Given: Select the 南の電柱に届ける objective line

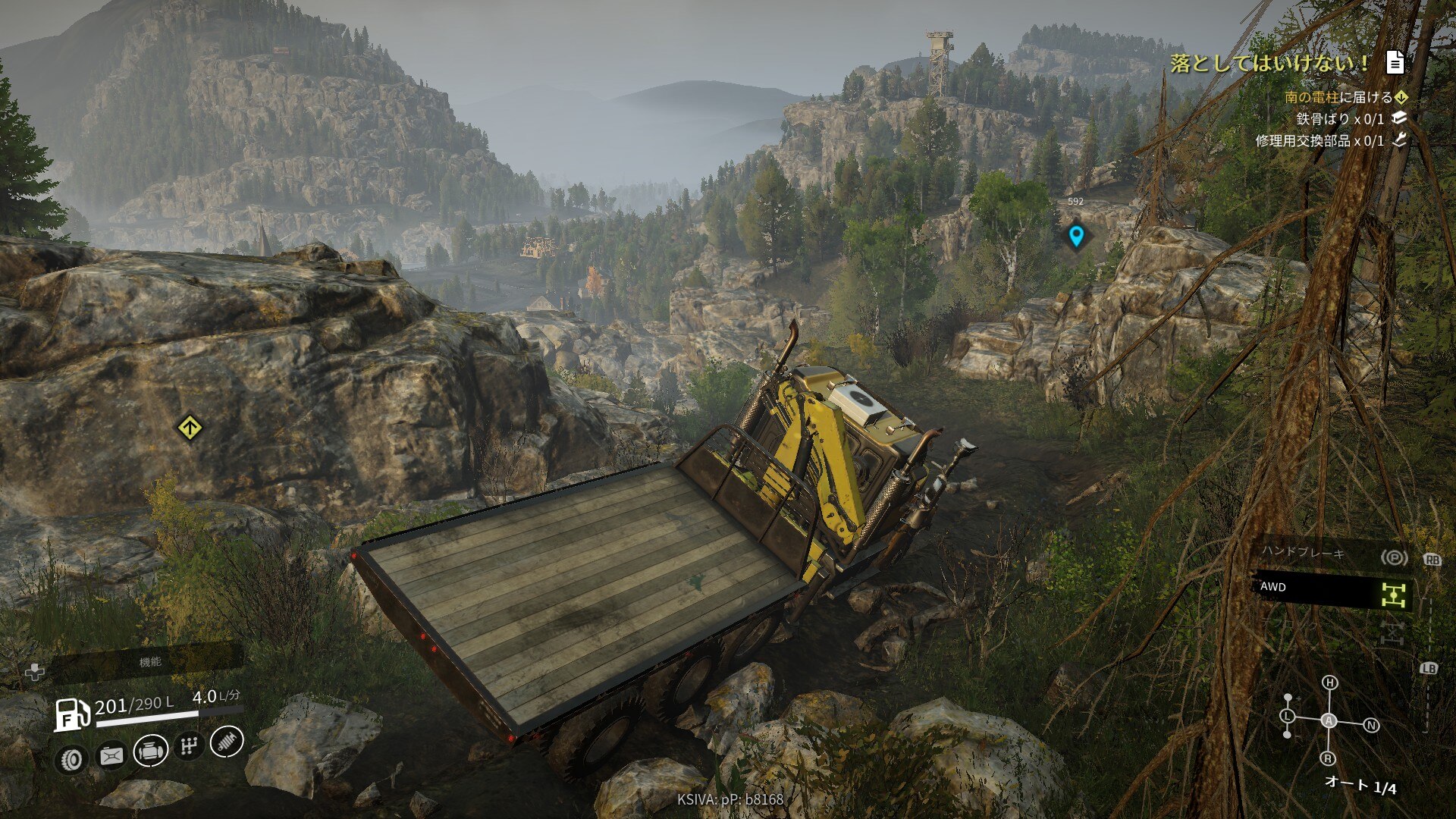Looking at the screenshot, I should coord(1338,97).
